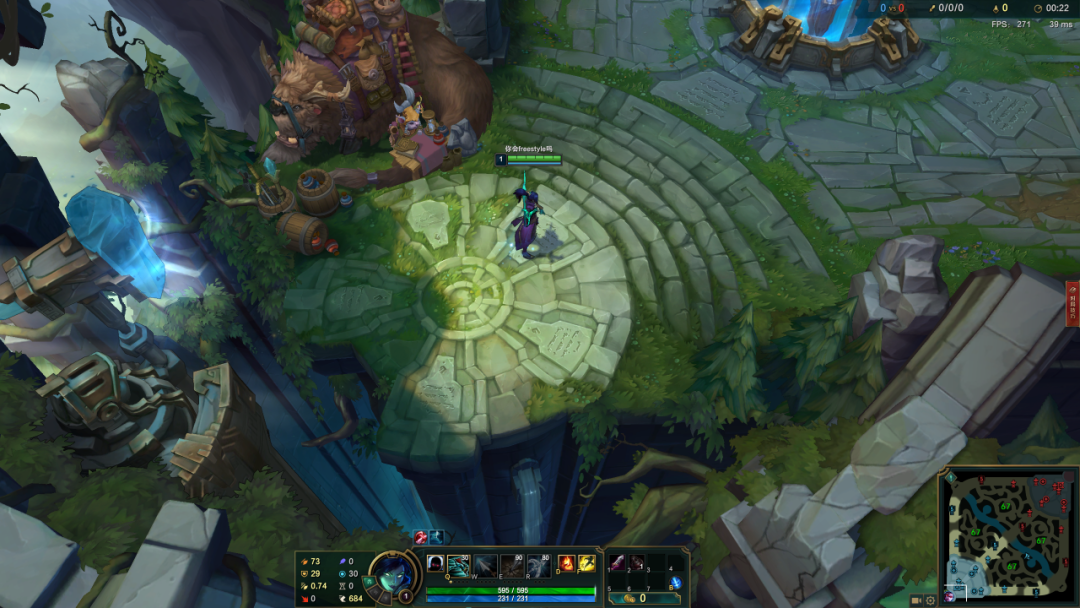1080x608 pixels.
Task: Use the health potion in slot 2
Action: (x=637, y=563)
